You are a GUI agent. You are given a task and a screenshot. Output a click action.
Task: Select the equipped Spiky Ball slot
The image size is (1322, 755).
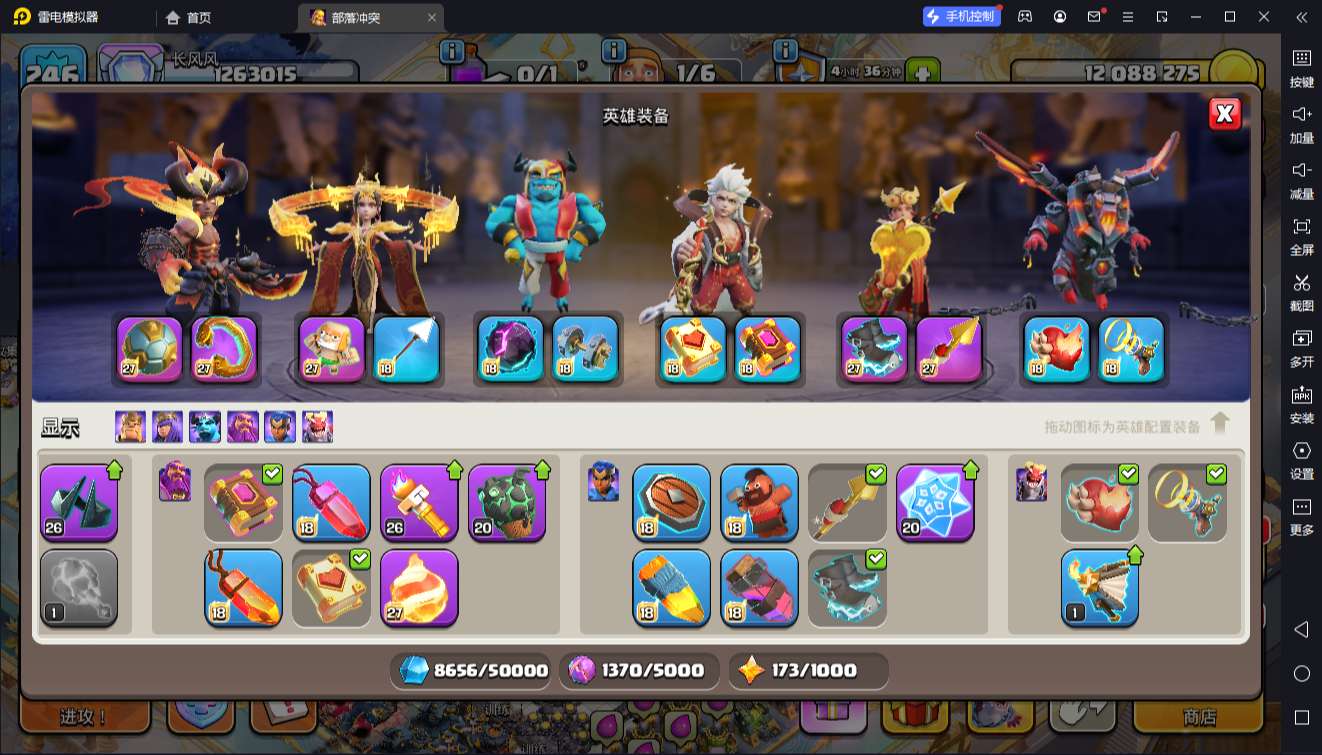pos(150,349)
